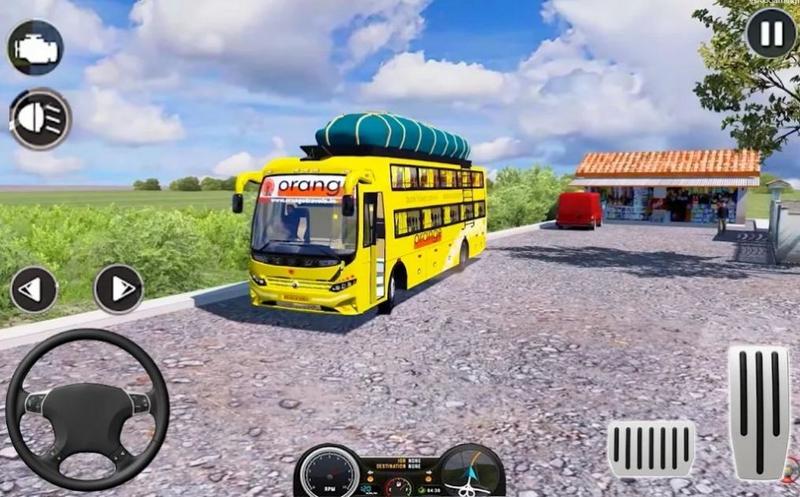Step on the accelerator pedal
The width and height of the screenshot is (800, 497).
click(x=758, y=411)
